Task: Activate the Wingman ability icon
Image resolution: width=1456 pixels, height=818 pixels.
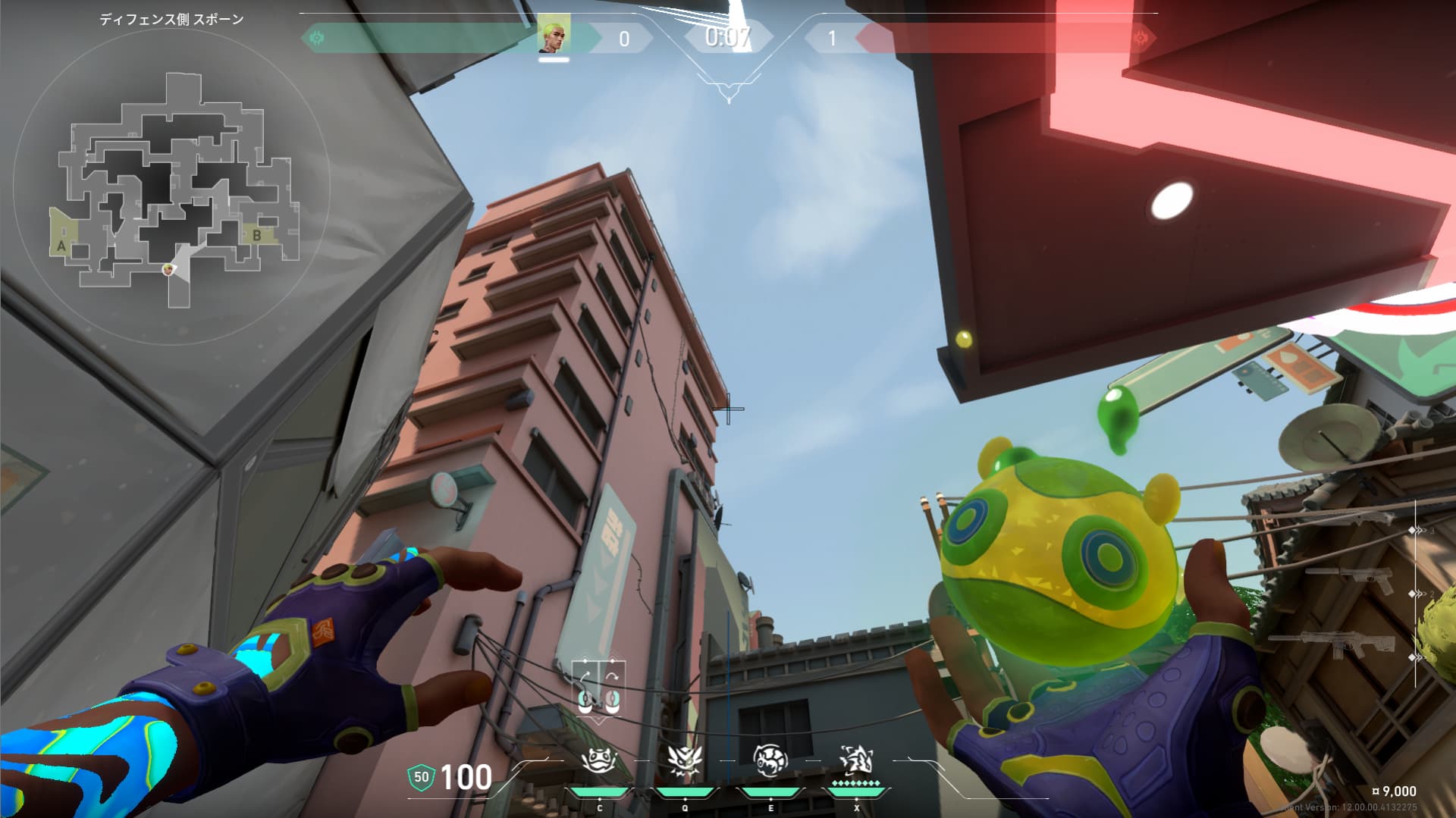Action: pyautogui.click(x=684, y=760)
